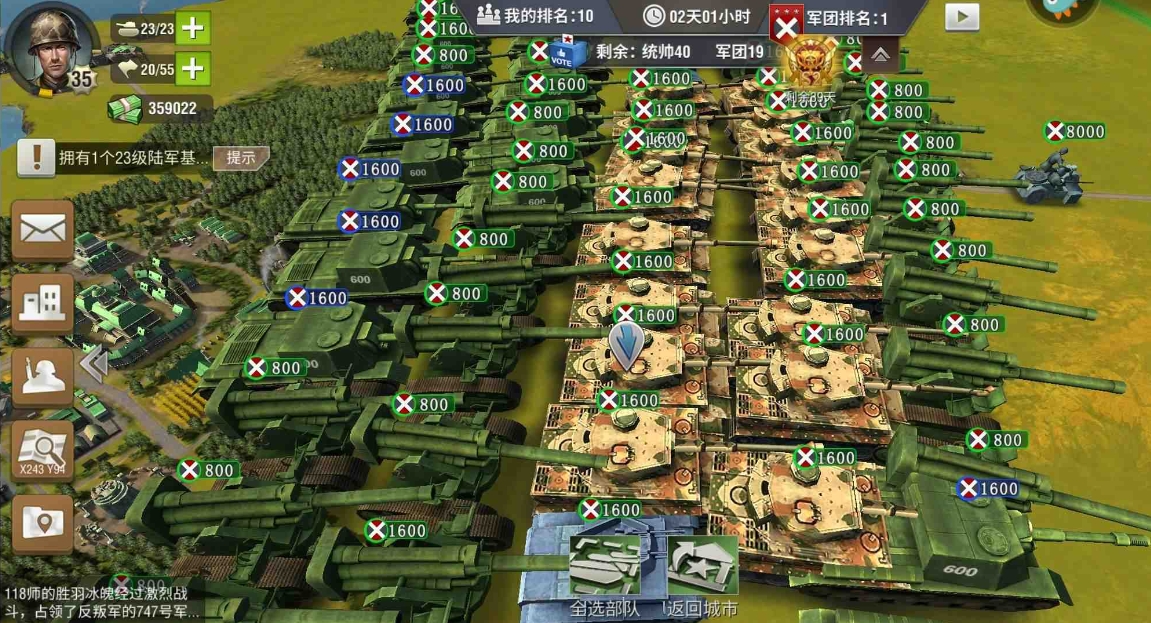Open the commander portrait profile

48,47
